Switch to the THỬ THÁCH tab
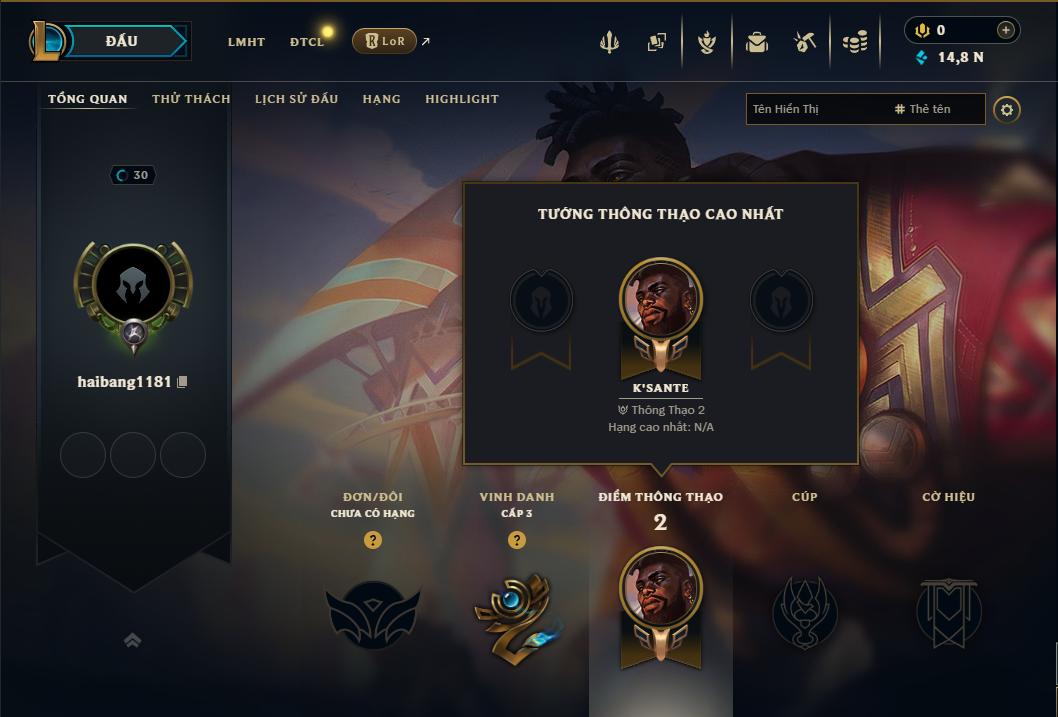Viewport: 1058px width, 717px height. 191,99
